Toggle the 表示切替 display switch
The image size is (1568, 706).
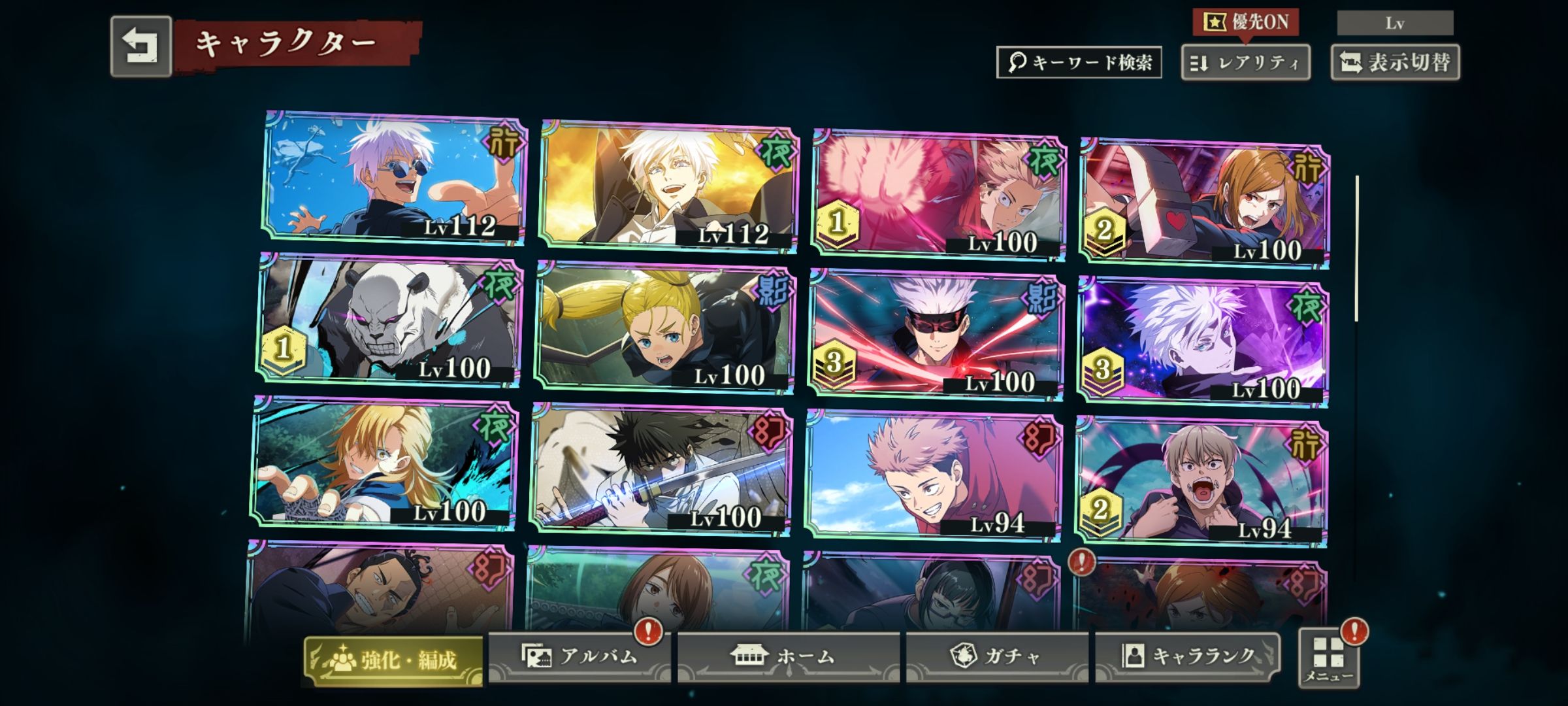[1395, 63]
